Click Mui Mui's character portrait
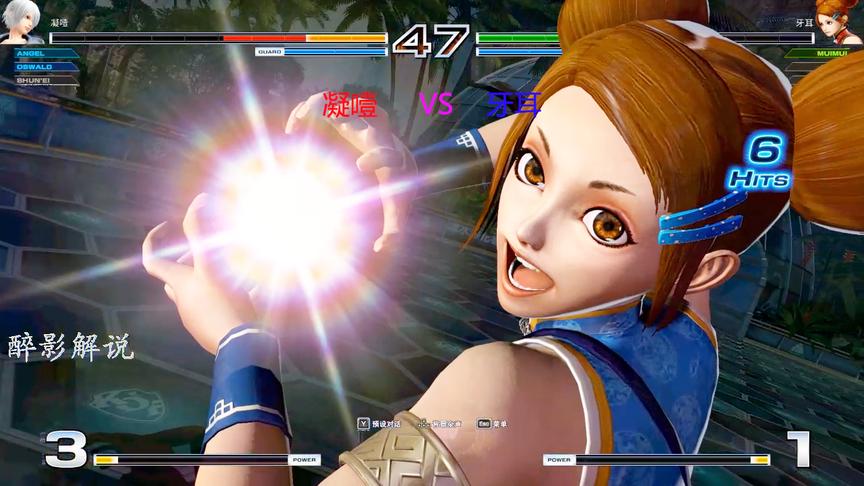Screen dimensions: 864x486 (x=834, y=21)
